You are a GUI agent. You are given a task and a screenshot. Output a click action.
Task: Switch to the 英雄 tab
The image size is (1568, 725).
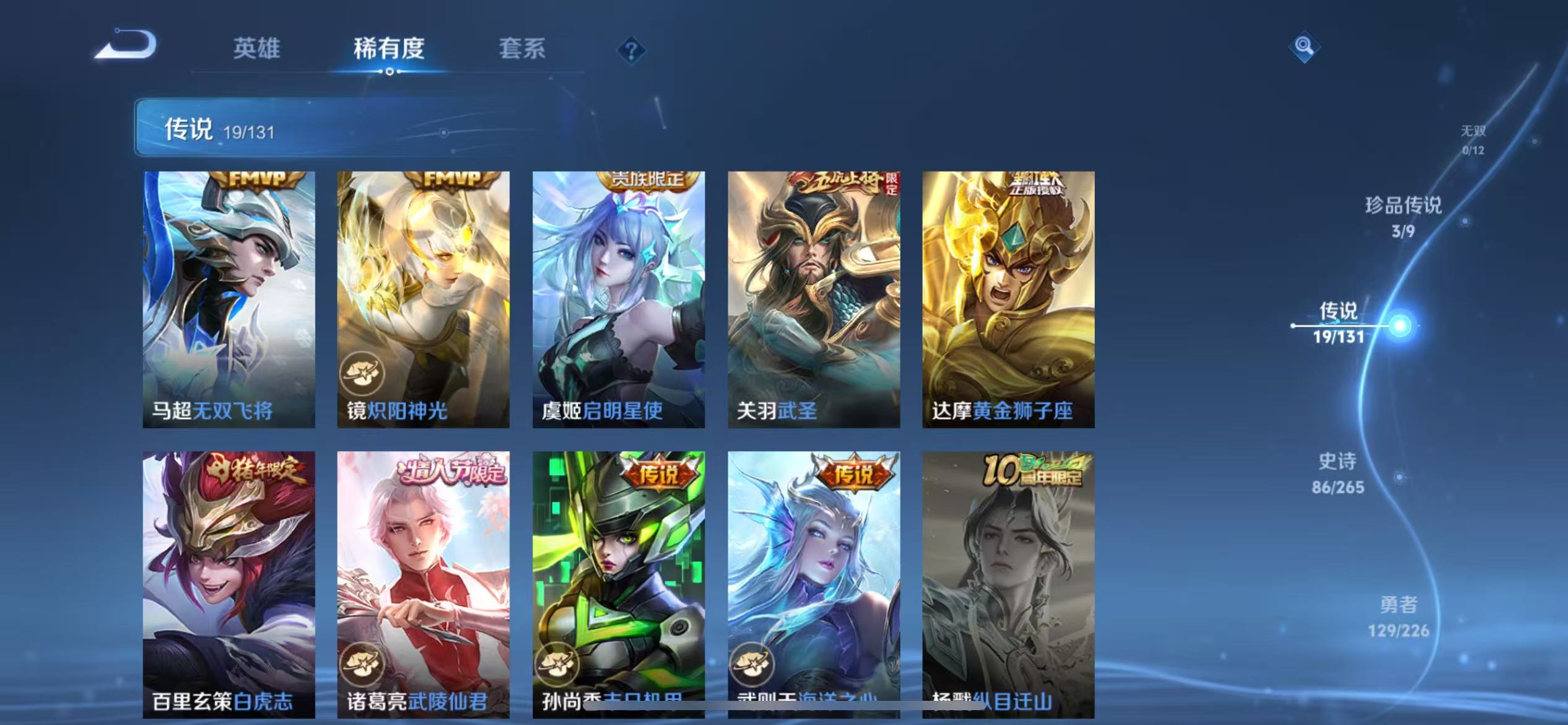pos(257,48)
